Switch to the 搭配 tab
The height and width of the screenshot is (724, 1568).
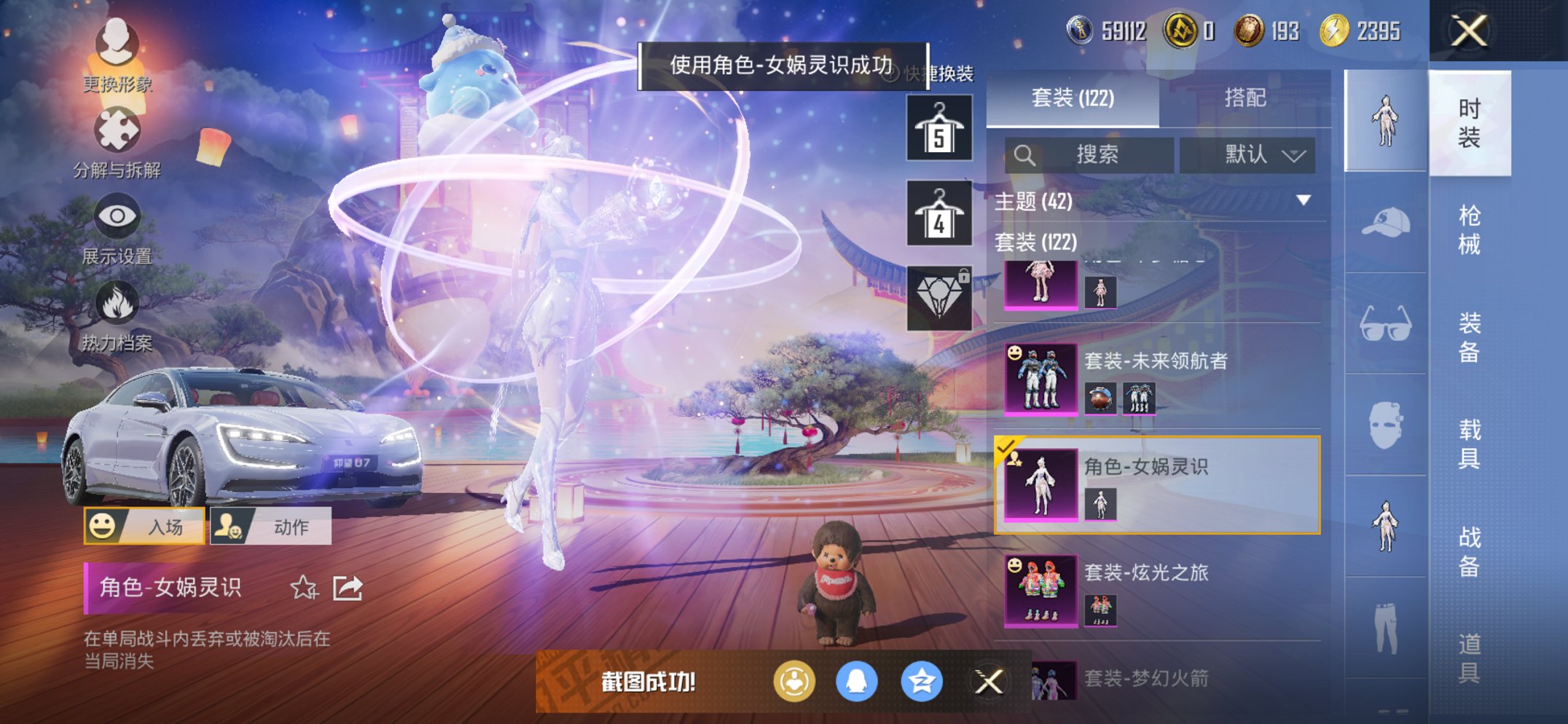[1246, 98]
